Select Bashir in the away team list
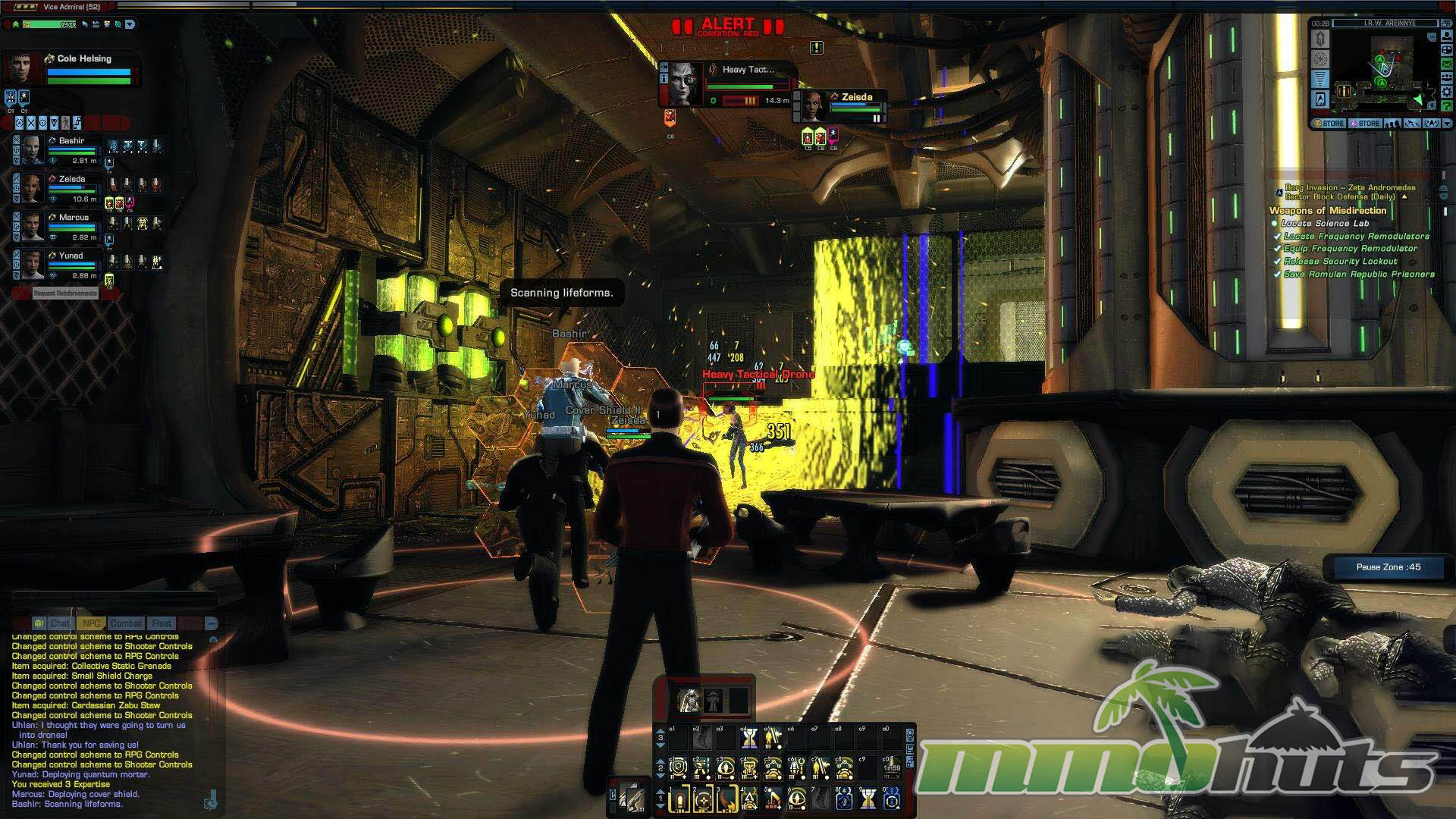Viewport: 1456px width, 819px height. (71, 141)
